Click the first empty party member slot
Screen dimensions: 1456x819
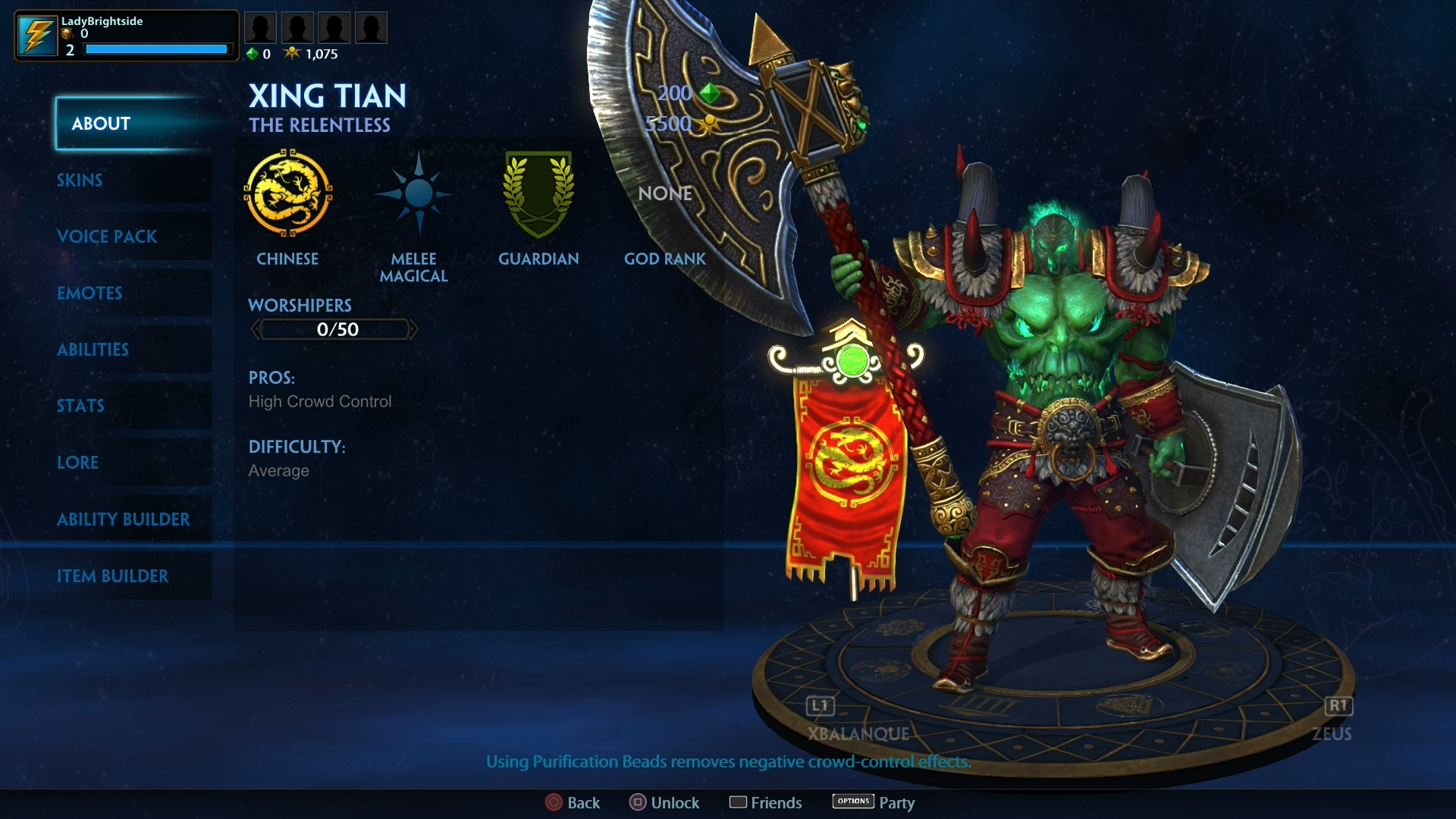[261, 26]
